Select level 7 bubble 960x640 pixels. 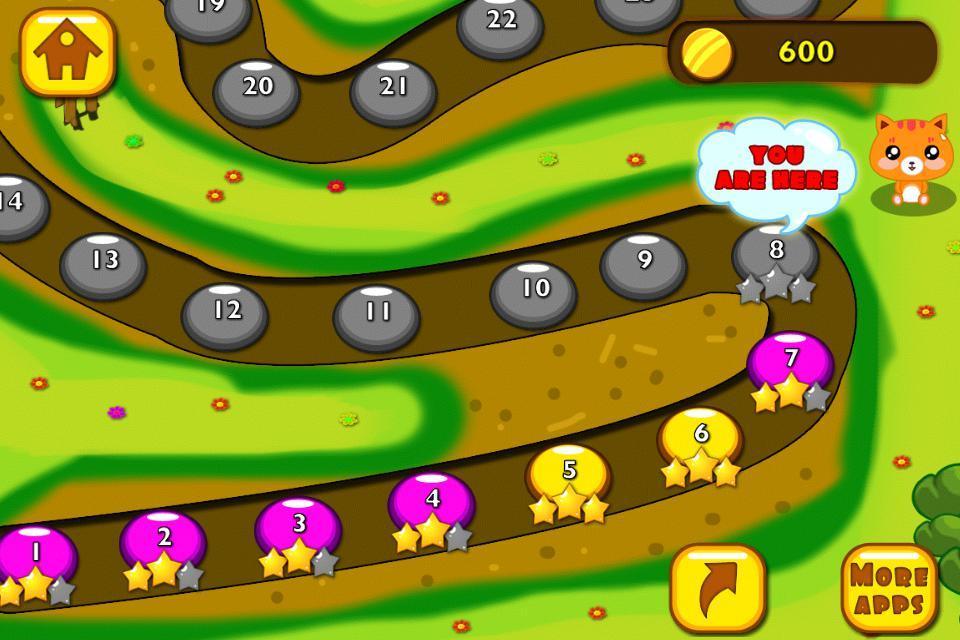[x=790, y=363]
